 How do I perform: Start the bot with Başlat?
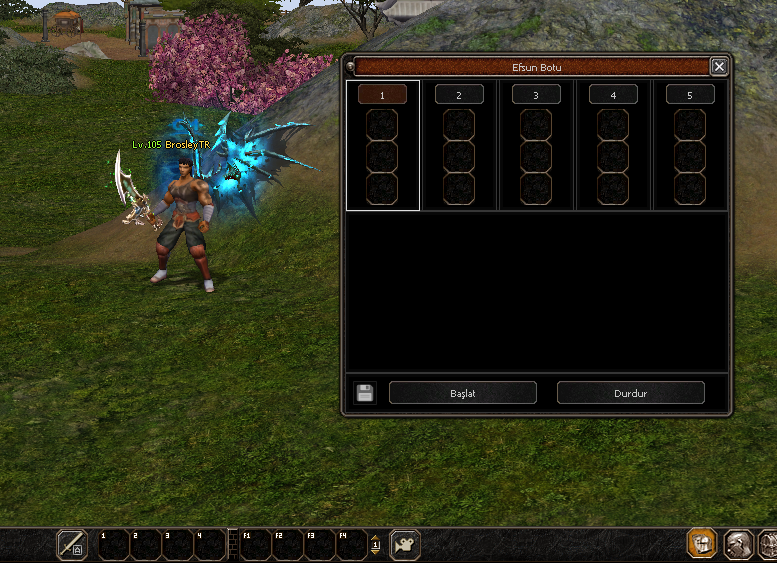click(x=462, y=393)
